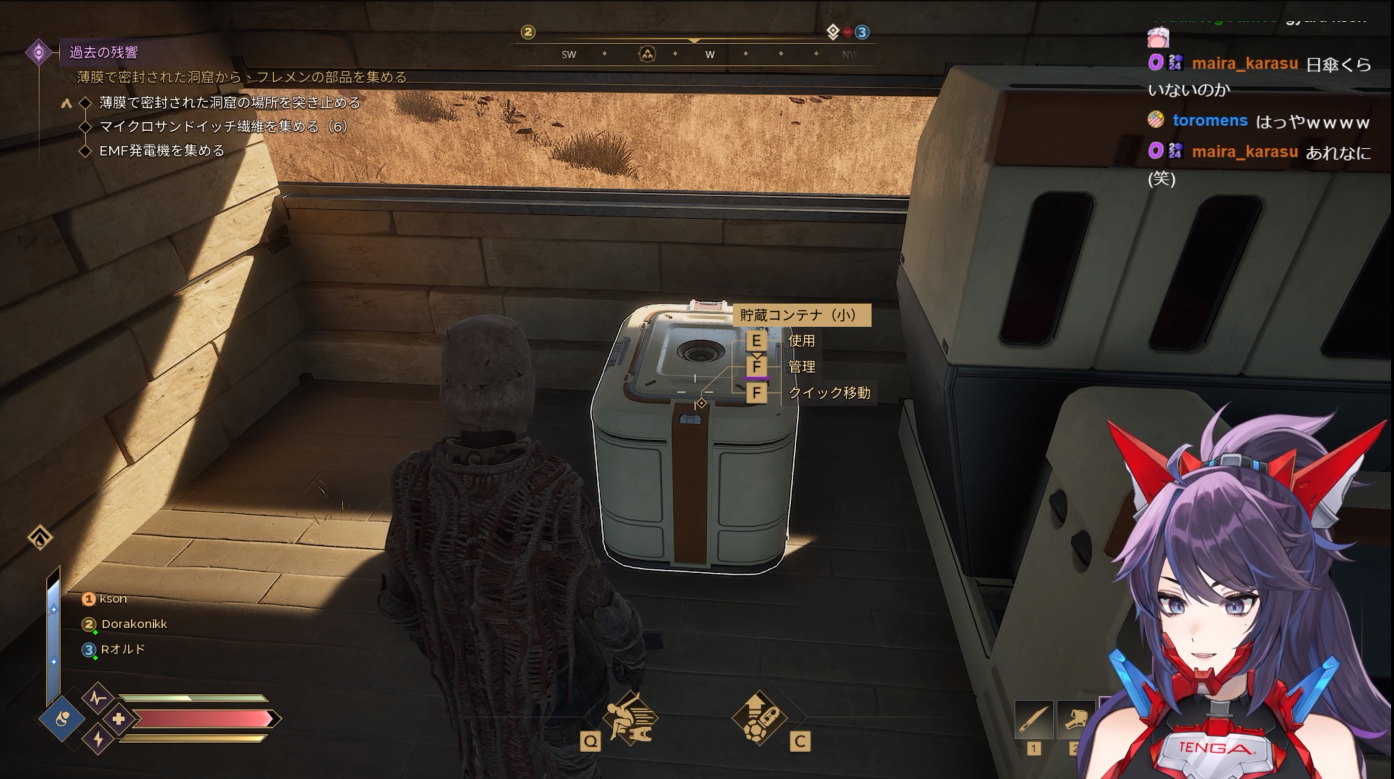The width and height of the screenshot is (1394, 779).
Task: Click the party member 3 compass marker
Action: click(x=861, y=32)
